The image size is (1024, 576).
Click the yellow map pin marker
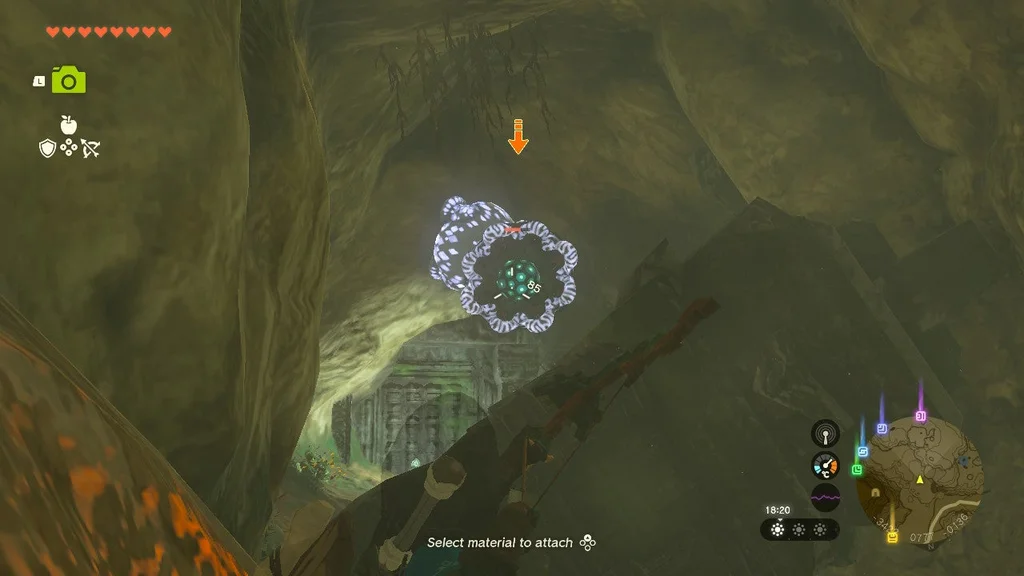(891, 537)
